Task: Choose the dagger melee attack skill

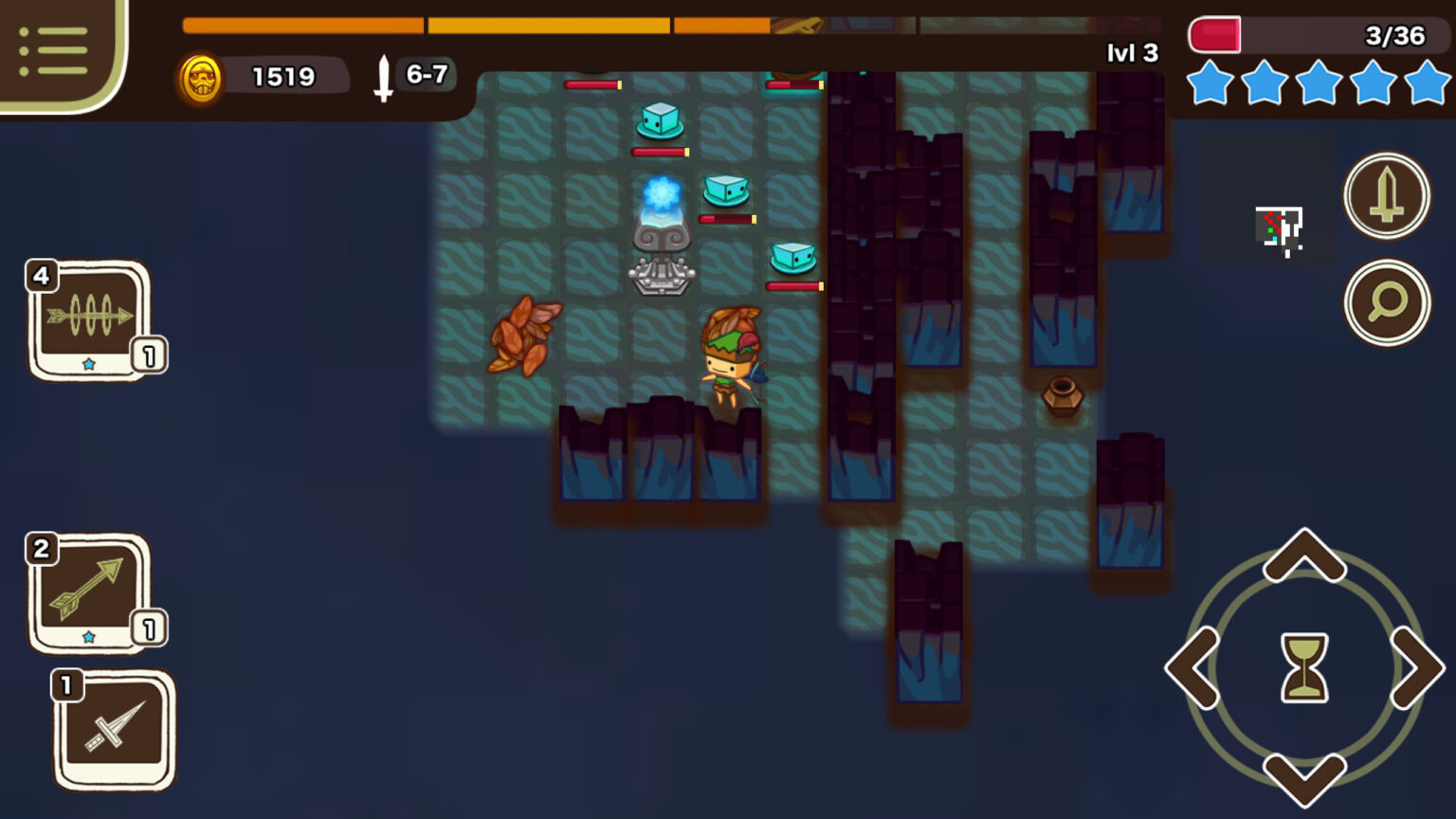Action: (x=115, y=730)
